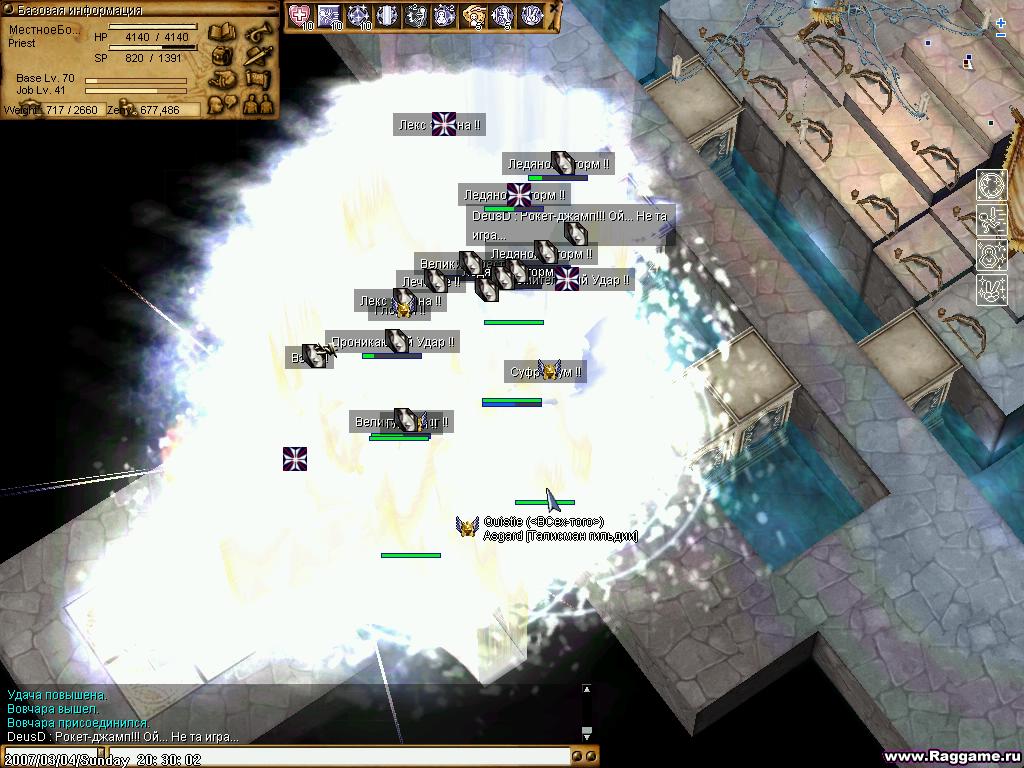The height and width of the screenshot is (768, 1024).
Task: Open the sword equipment icon
Action: [x=259, y=56]
